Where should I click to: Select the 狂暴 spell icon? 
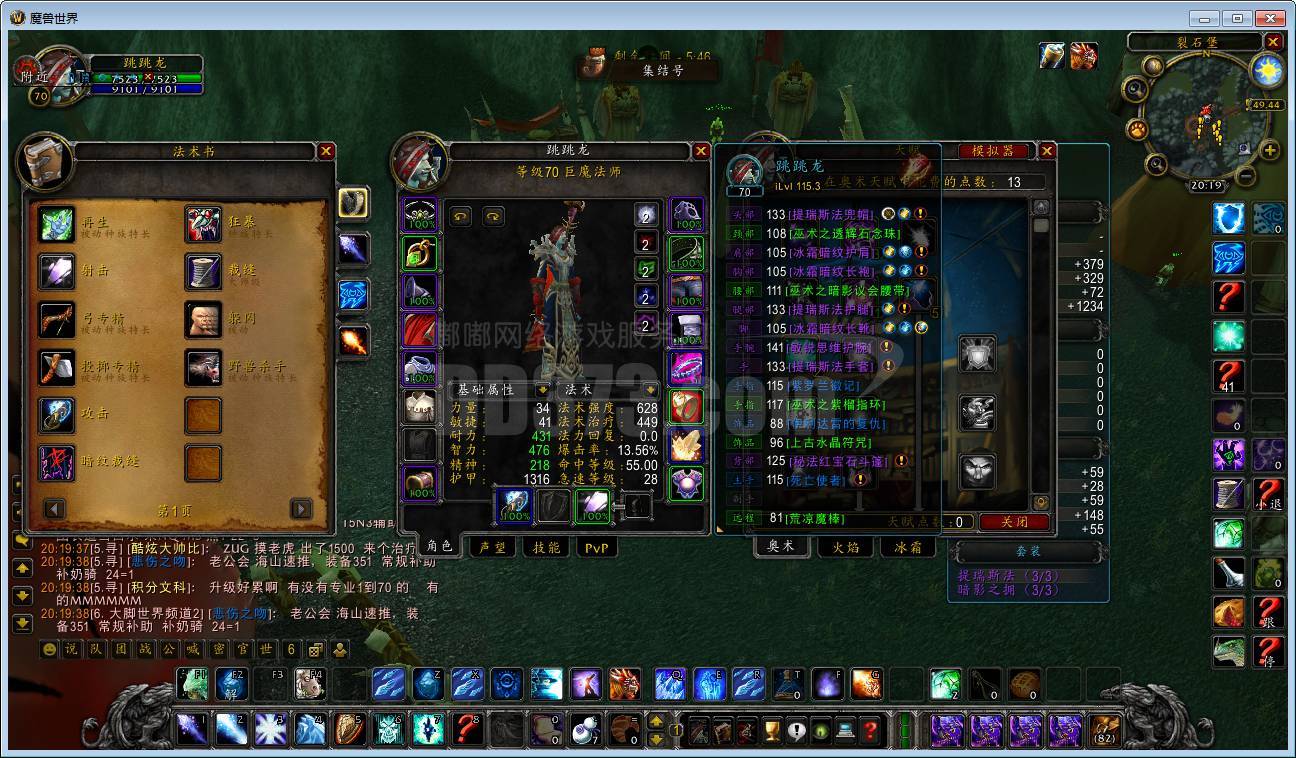(203, 224)
